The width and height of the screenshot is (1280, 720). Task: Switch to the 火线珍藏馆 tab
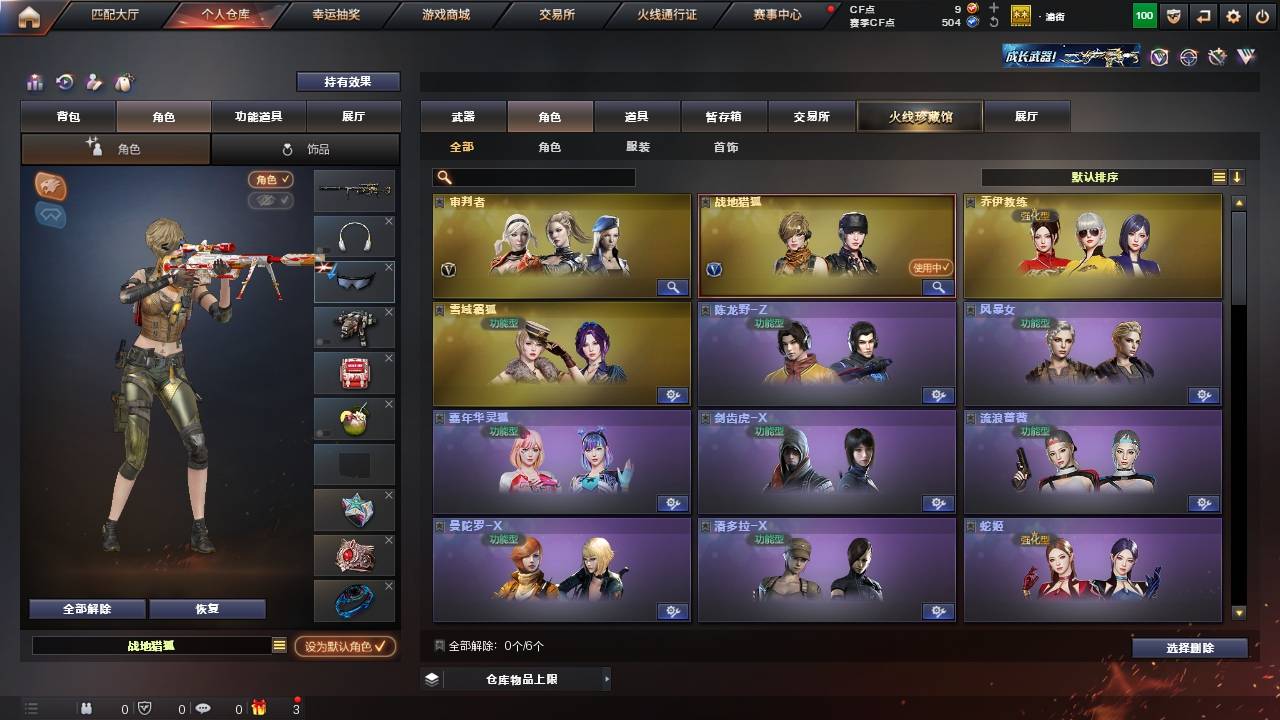click(919, 116)
